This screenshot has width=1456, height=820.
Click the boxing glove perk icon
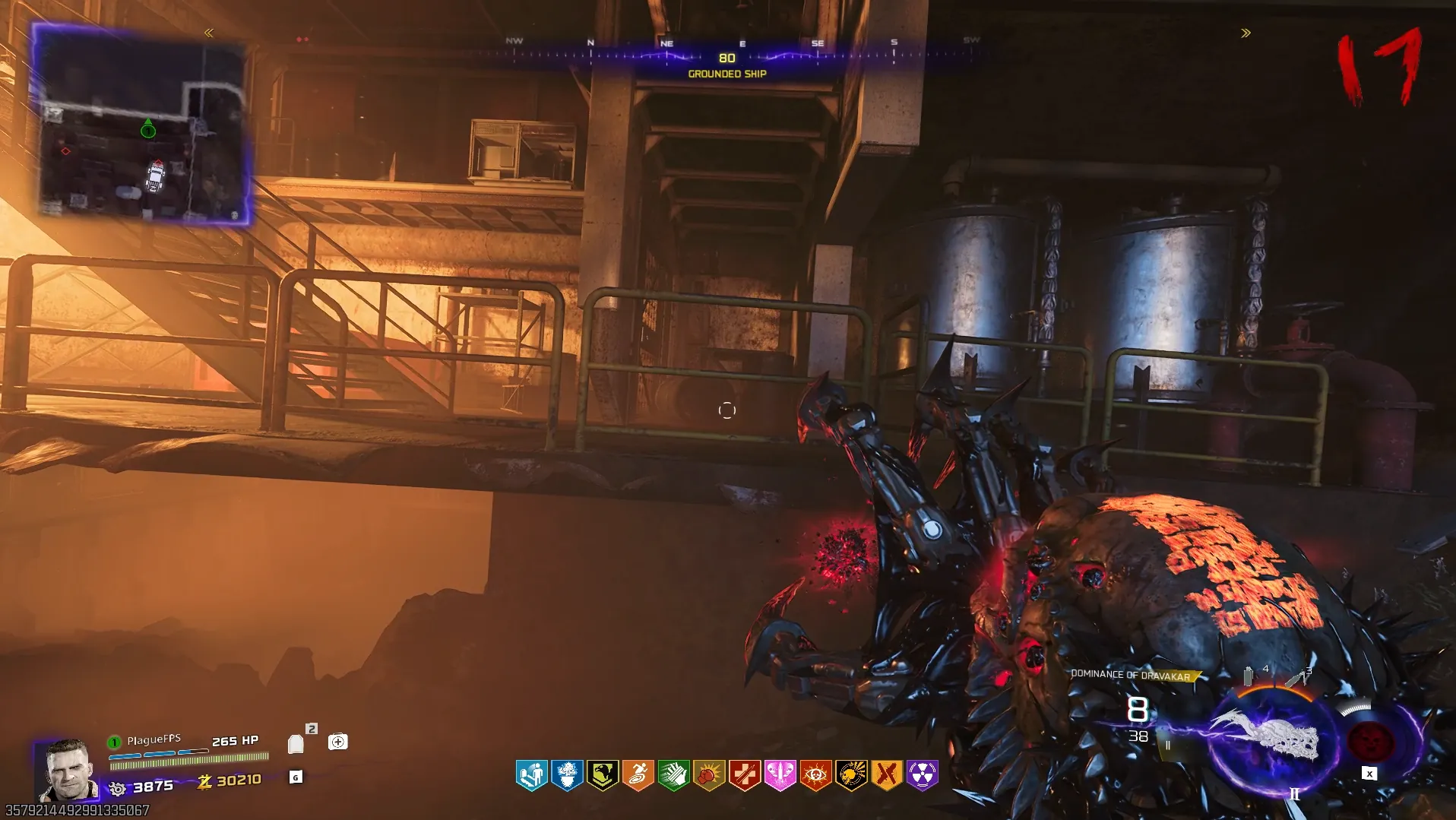tap(709, 775)
